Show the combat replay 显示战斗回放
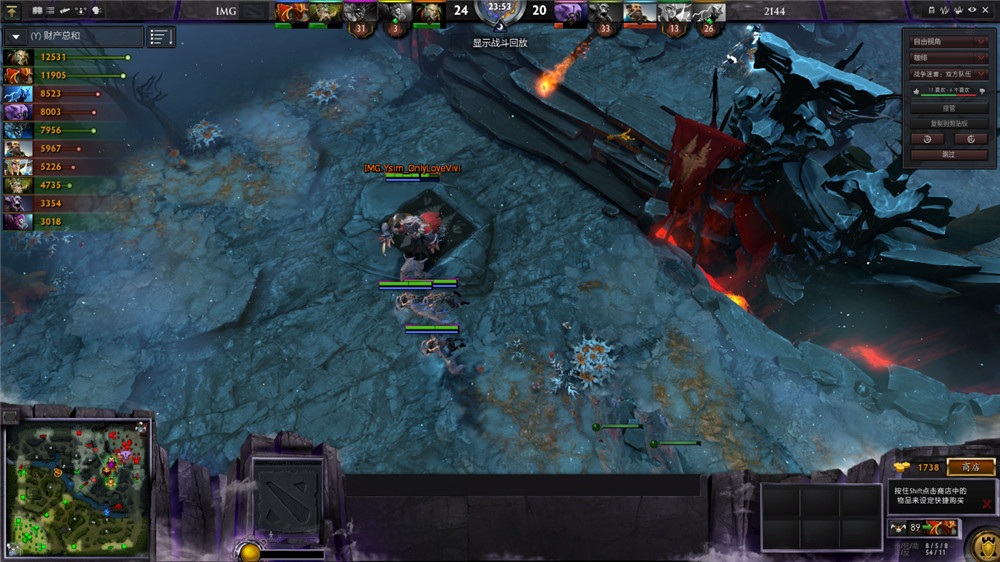The height and width of the screenshot is (562, 1000). [x=500, y=43]
